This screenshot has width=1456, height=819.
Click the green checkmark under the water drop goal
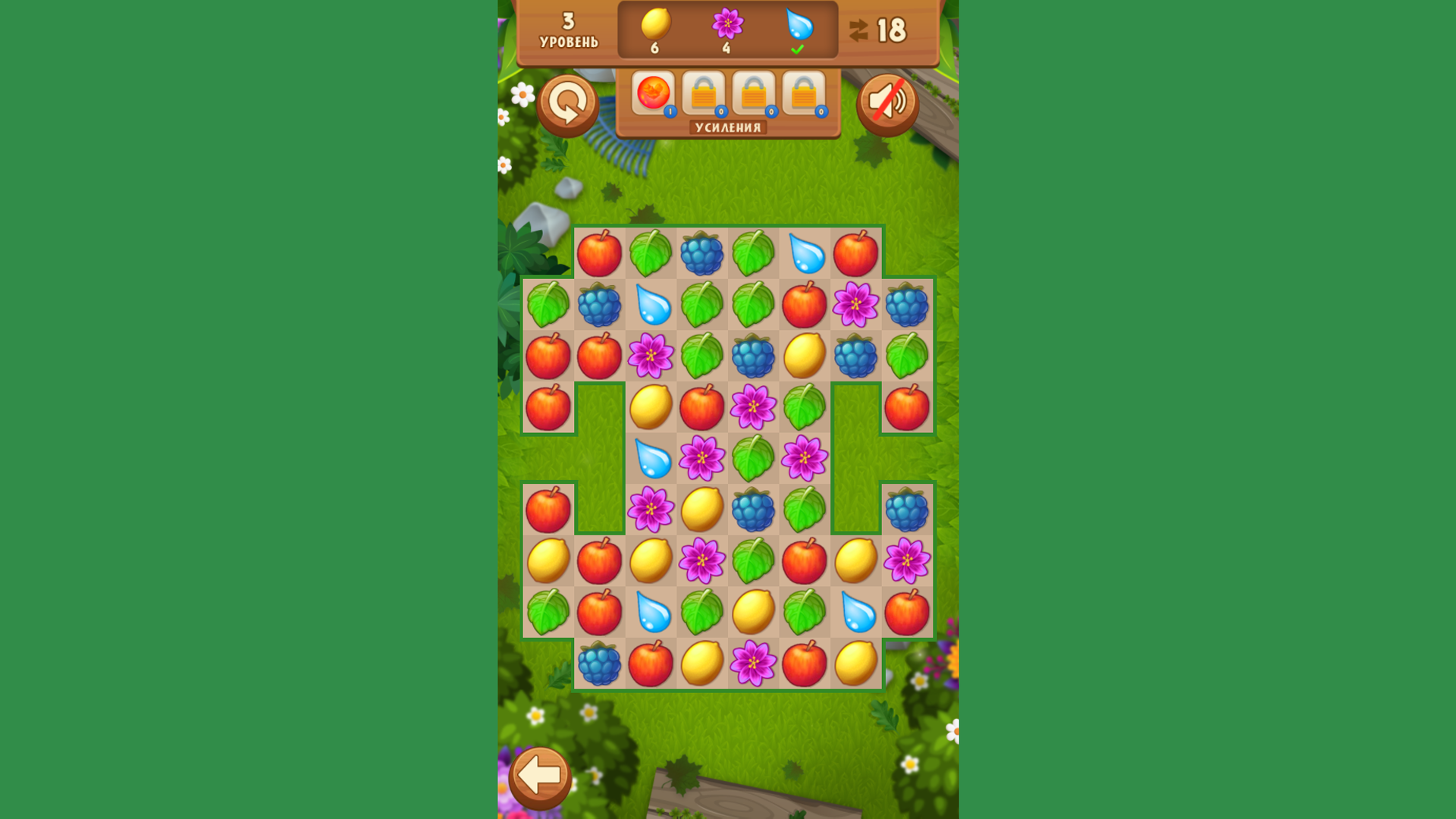[x=798, y=49]
